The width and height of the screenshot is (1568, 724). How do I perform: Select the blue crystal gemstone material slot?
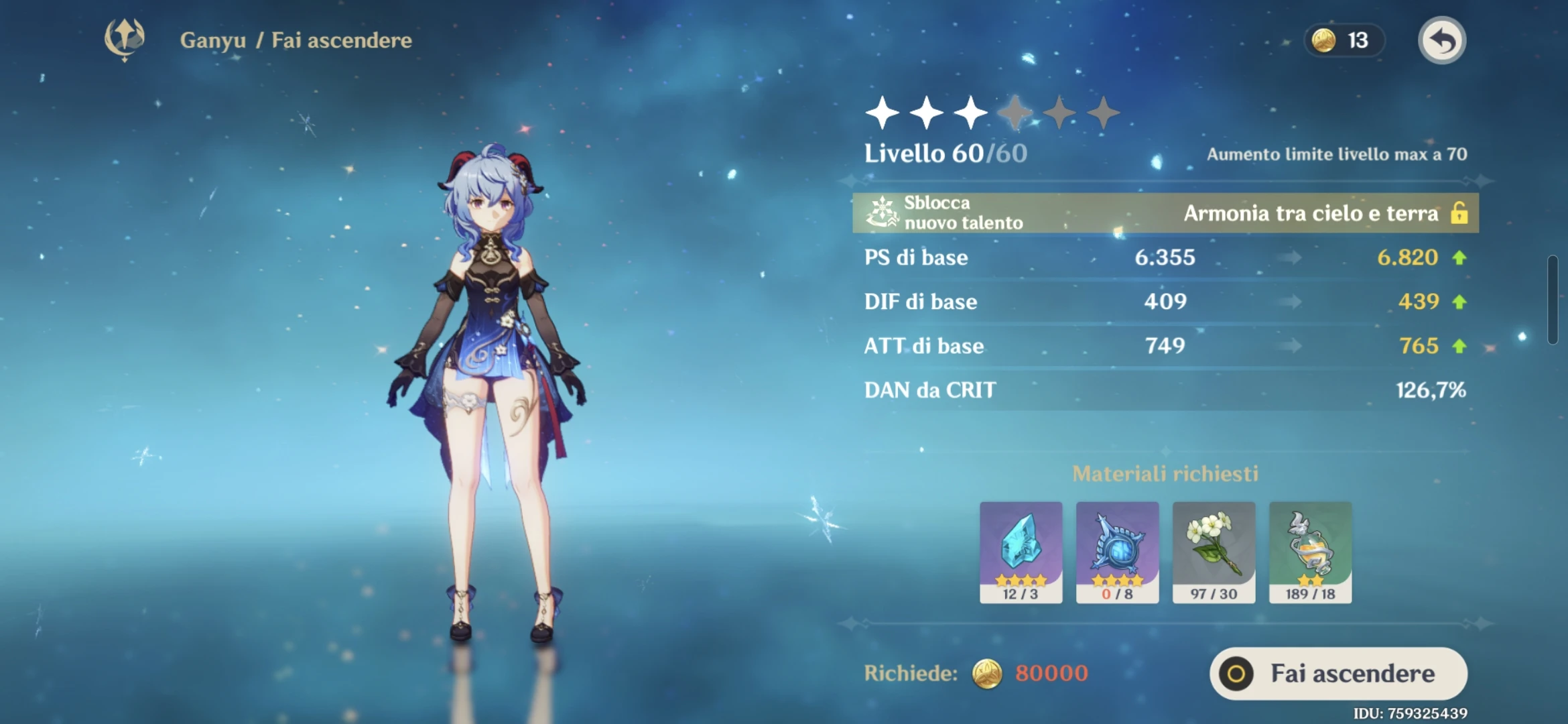[1021, 551]
